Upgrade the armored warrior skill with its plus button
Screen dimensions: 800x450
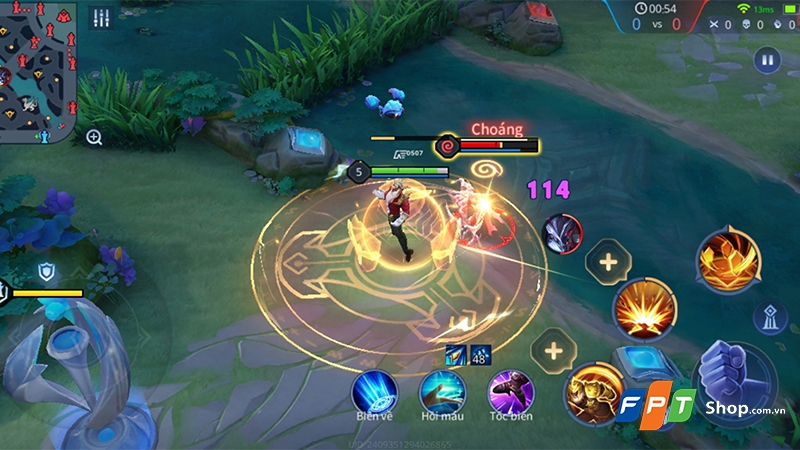coord(553,349)
